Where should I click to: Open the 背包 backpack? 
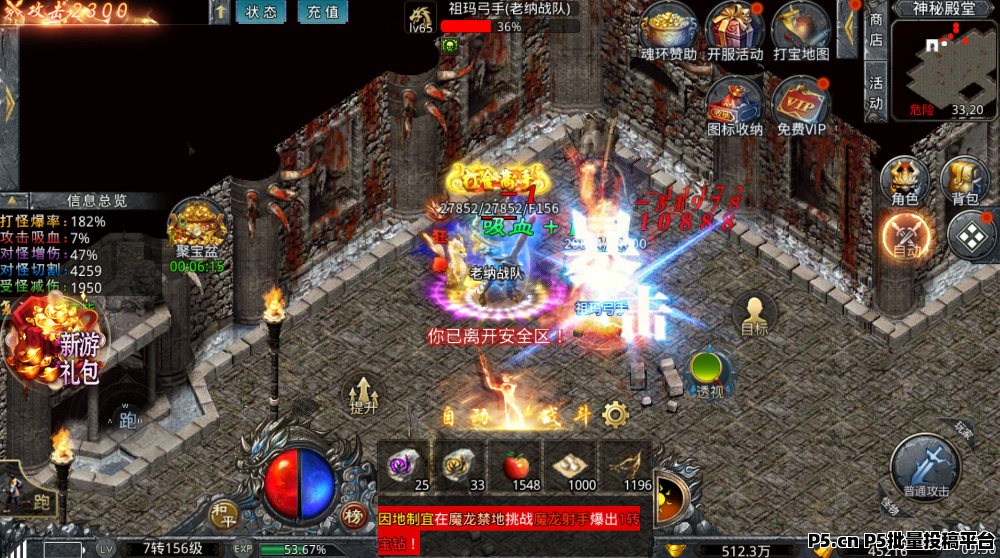[965, 182]
